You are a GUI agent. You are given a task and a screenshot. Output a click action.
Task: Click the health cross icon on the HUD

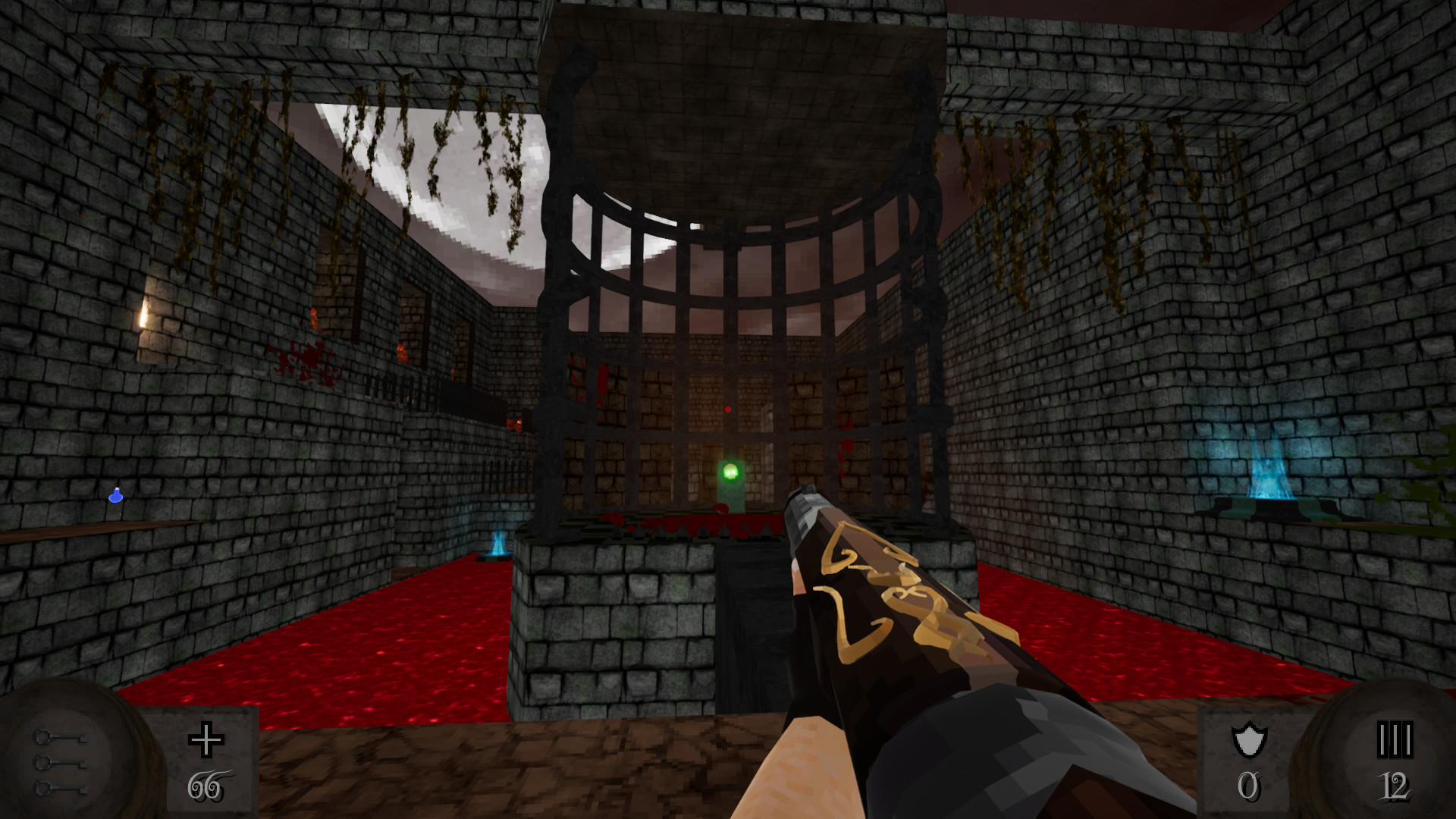pyautogui.click(x=206, y=741)
